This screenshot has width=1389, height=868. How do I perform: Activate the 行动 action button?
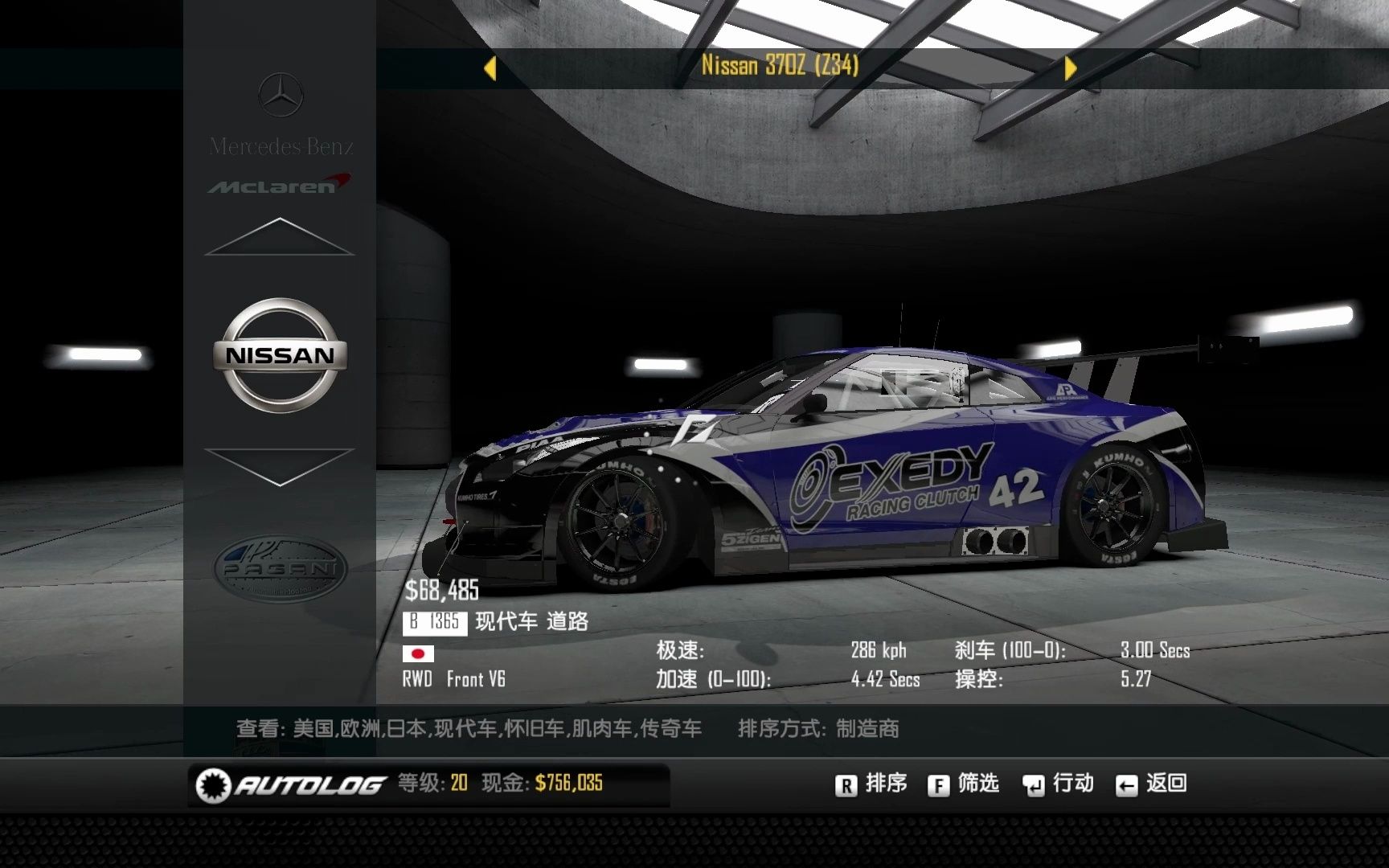tap(1058, 784)
